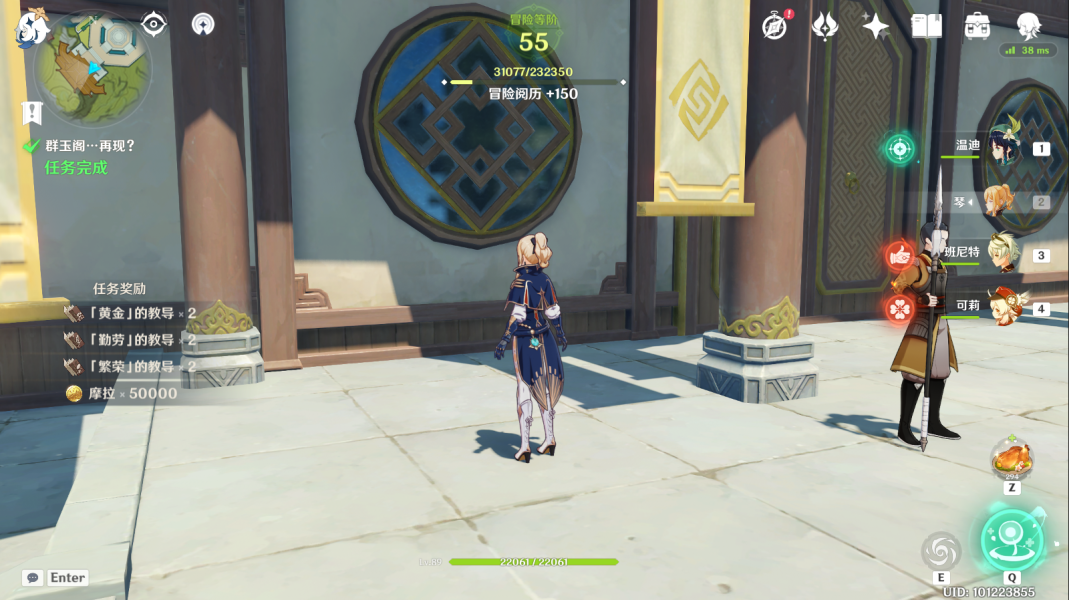The width and height of the screenshot is (1069, 600).
Task: Open the backpack inventory
Action: click(x=977, y=27)
